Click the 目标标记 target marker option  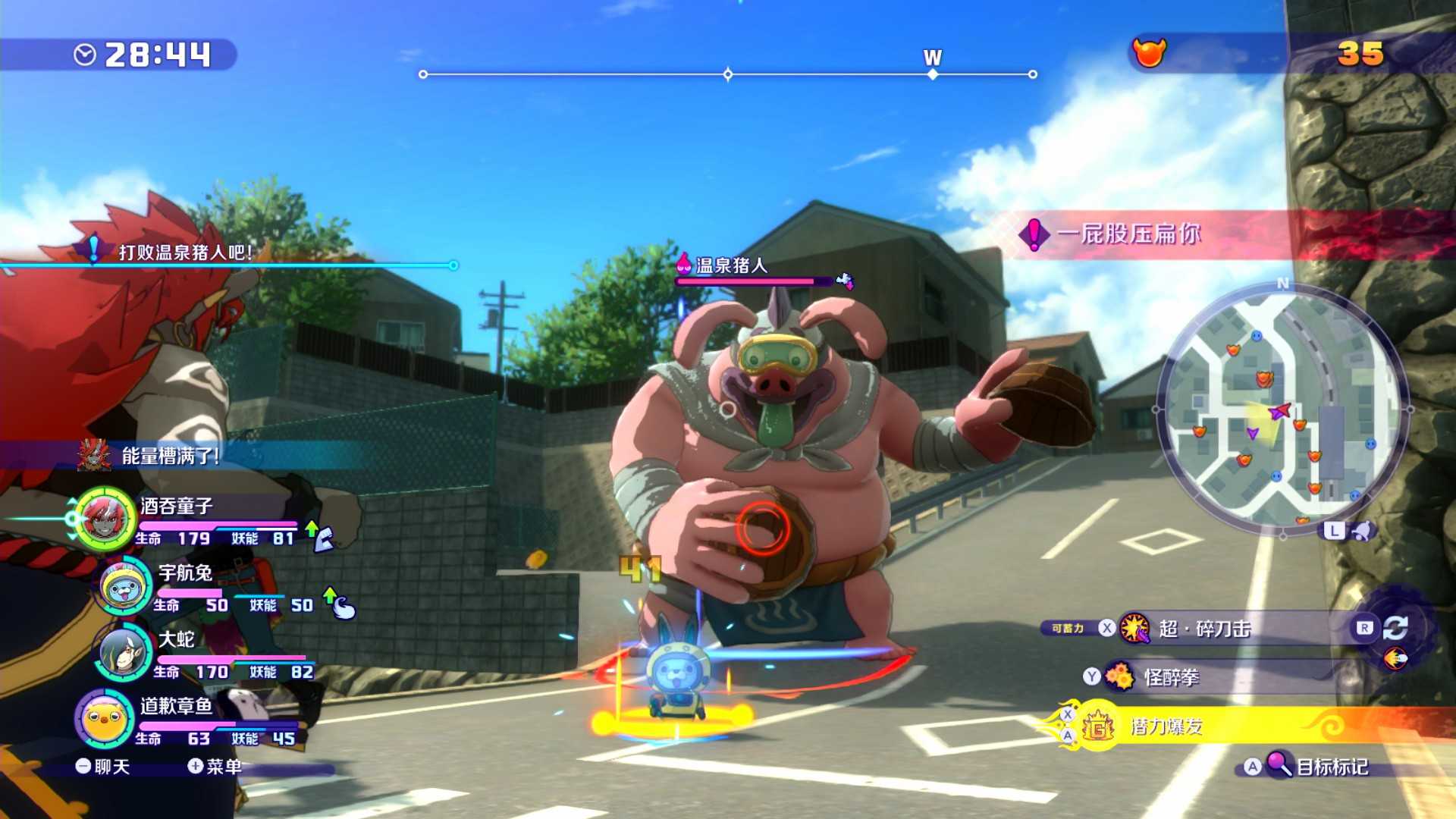(x=1331, y=767)
